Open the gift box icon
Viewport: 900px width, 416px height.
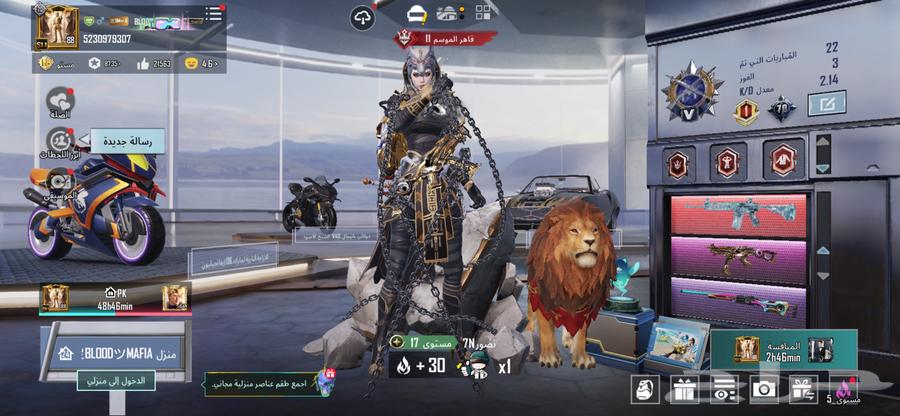pos(685,389)
